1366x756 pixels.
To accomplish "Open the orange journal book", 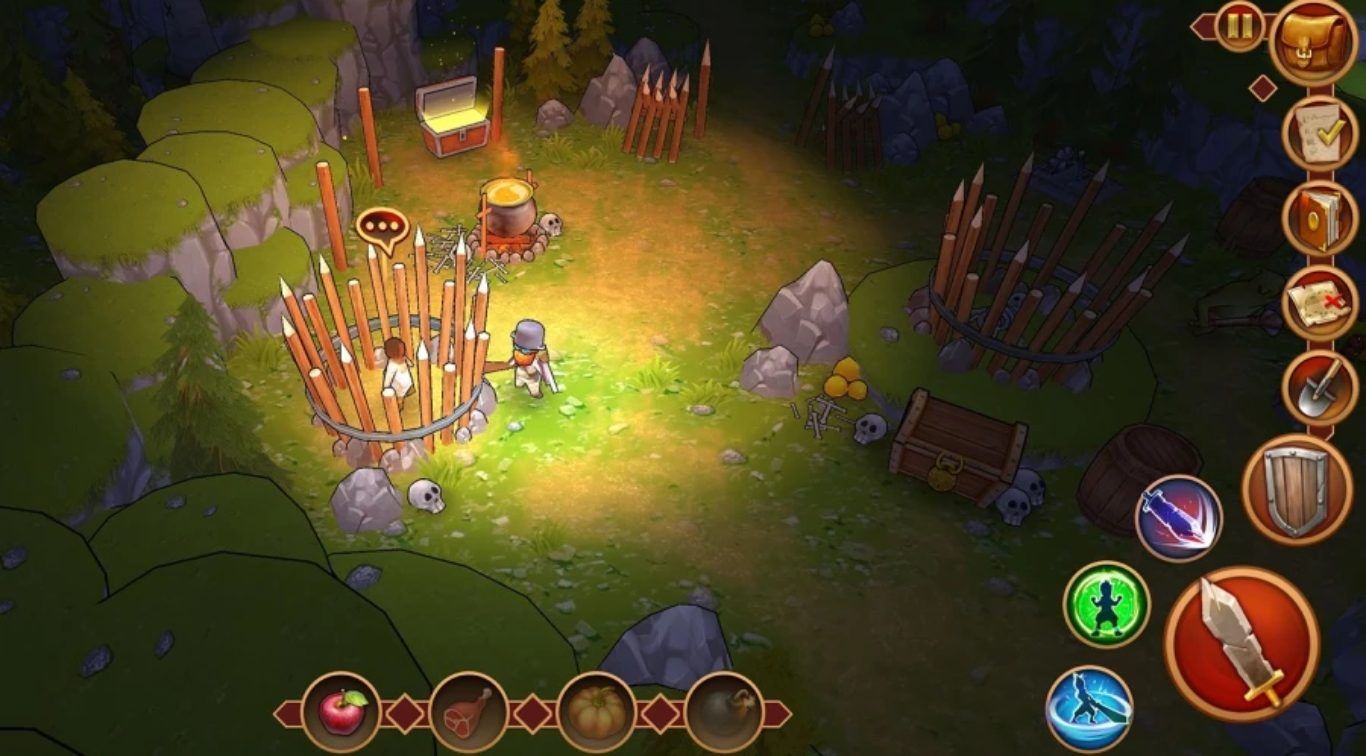I will 1319,219.
